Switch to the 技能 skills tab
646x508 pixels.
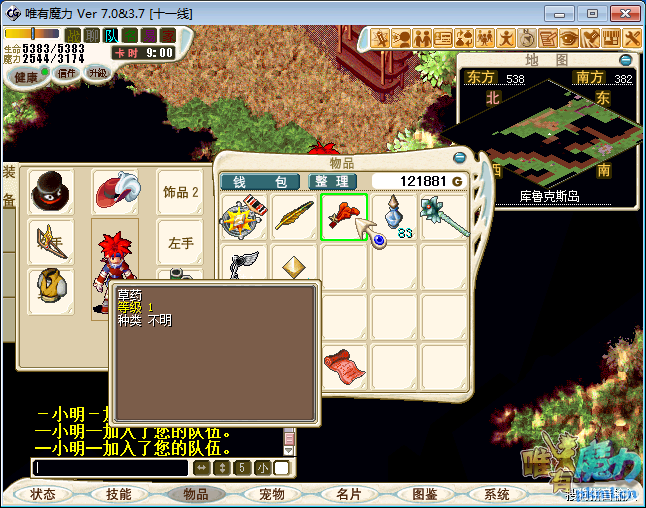(x=119, y=494)
